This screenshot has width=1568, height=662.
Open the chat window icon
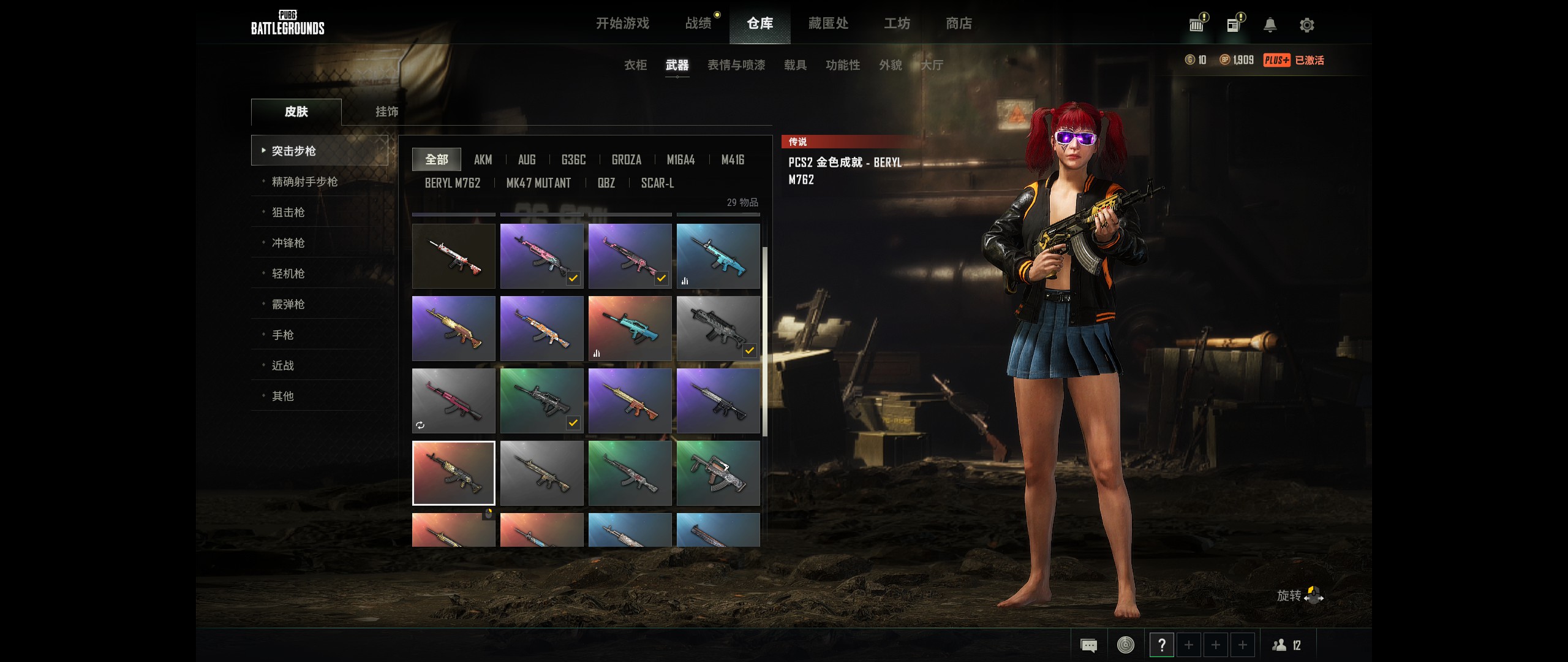tap(1088, 645)
